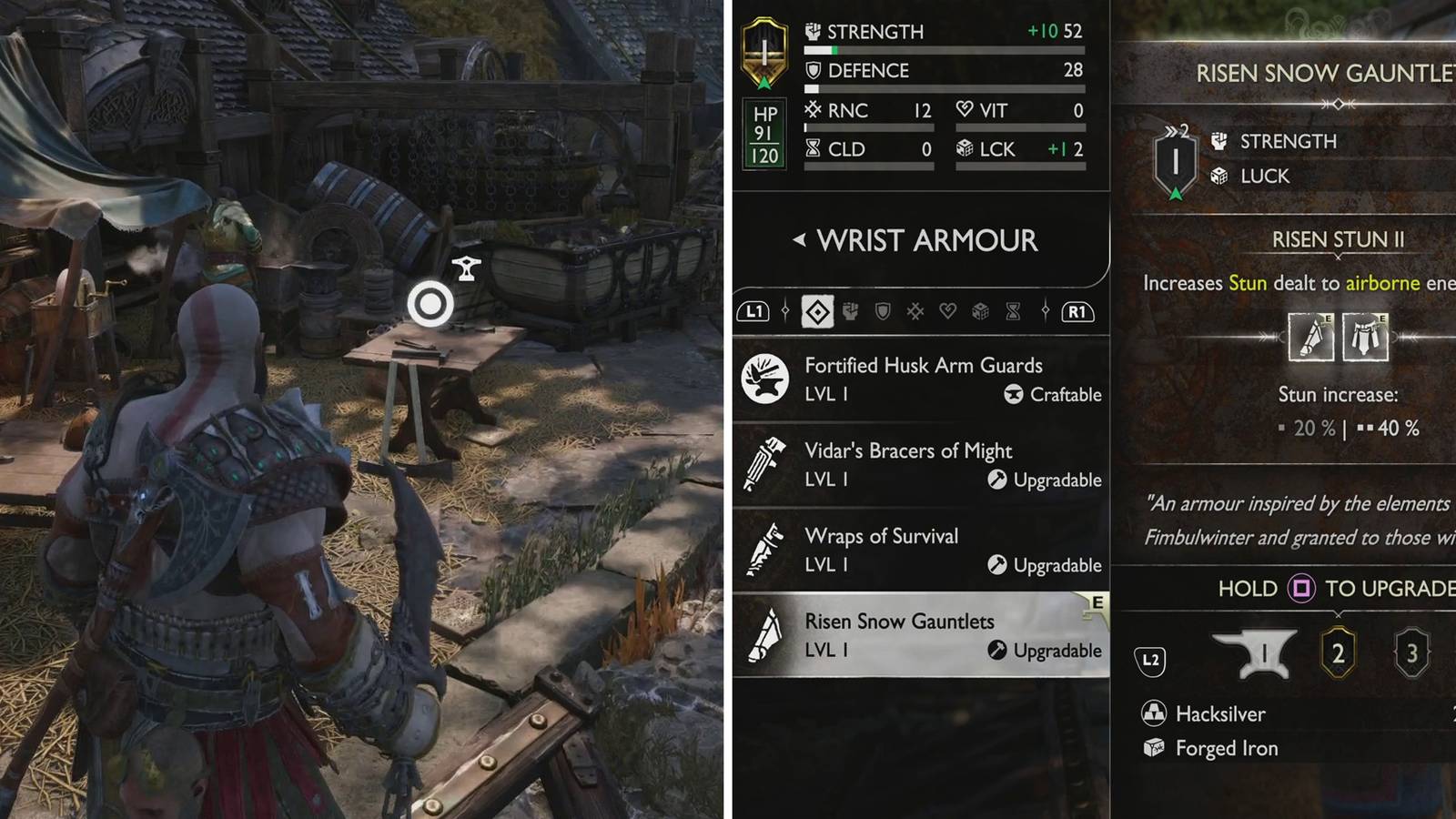Screen dimensions: 1456x819
Task: Select the runic snowflake filter icon
Action: coord(915,312)
